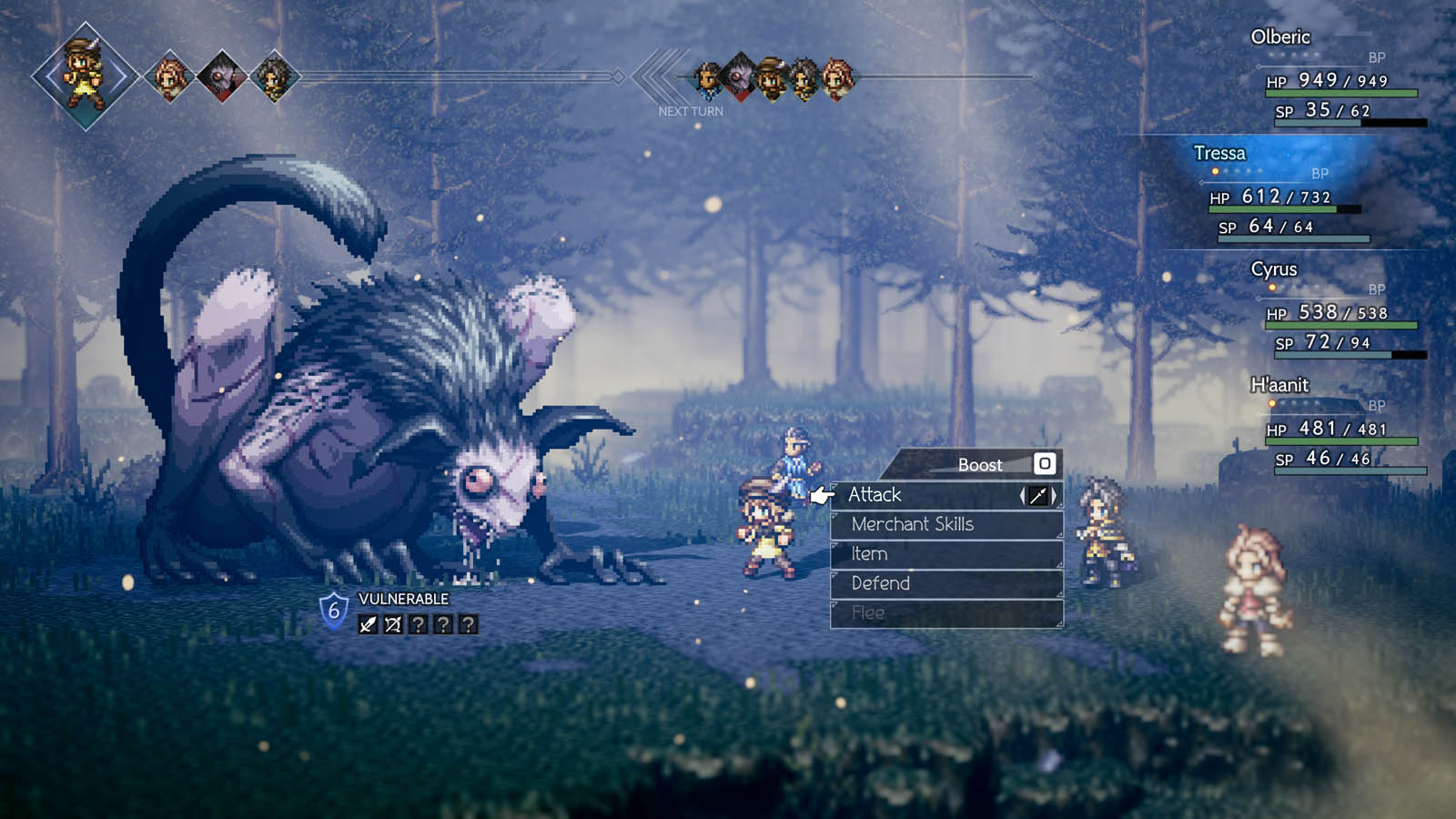Click the NEXT TURN chevron arrows
1456x819 pixels.
click(657, 75)
